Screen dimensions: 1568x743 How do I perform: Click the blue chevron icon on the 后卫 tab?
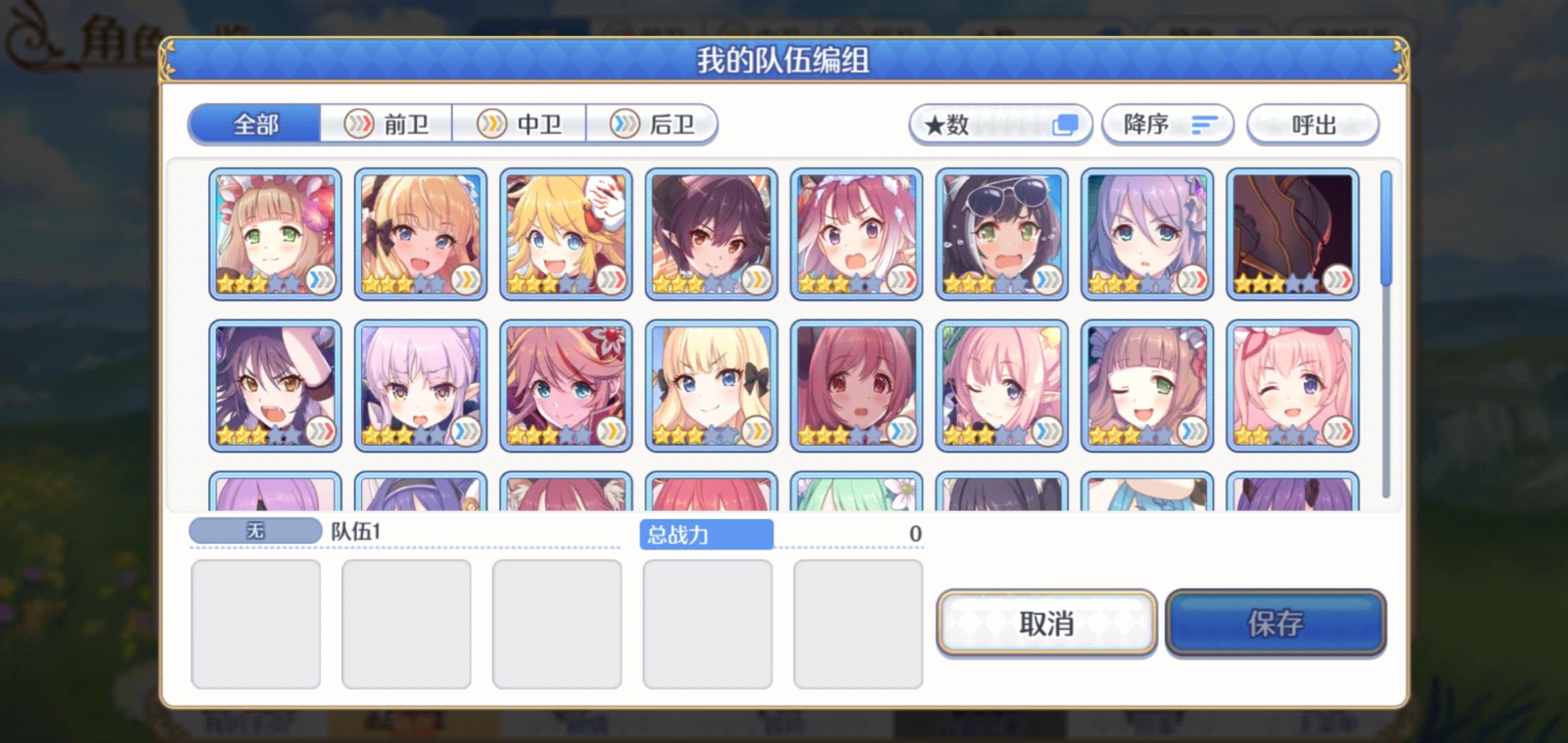coord(626,124)
